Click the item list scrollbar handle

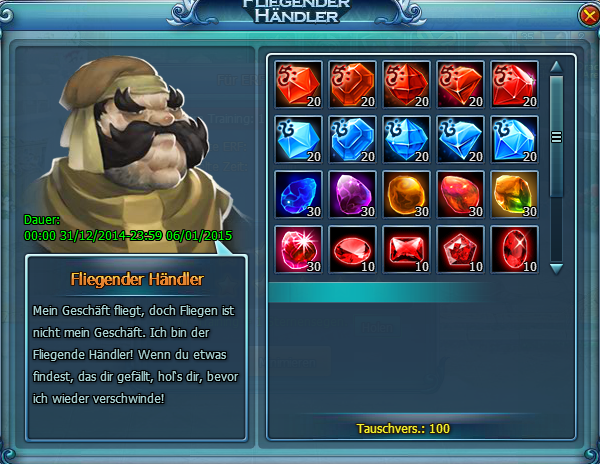[x=557, y=137]
